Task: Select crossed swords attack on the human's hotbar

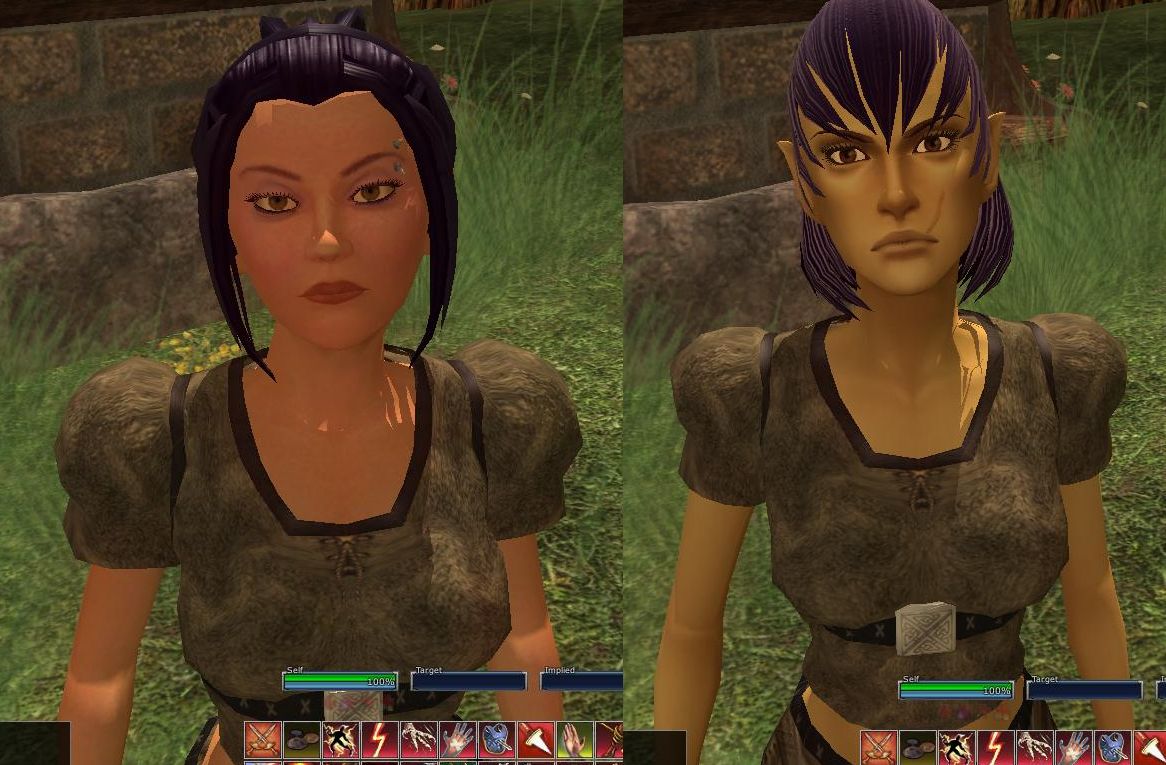Action: [x=261, y=741]
